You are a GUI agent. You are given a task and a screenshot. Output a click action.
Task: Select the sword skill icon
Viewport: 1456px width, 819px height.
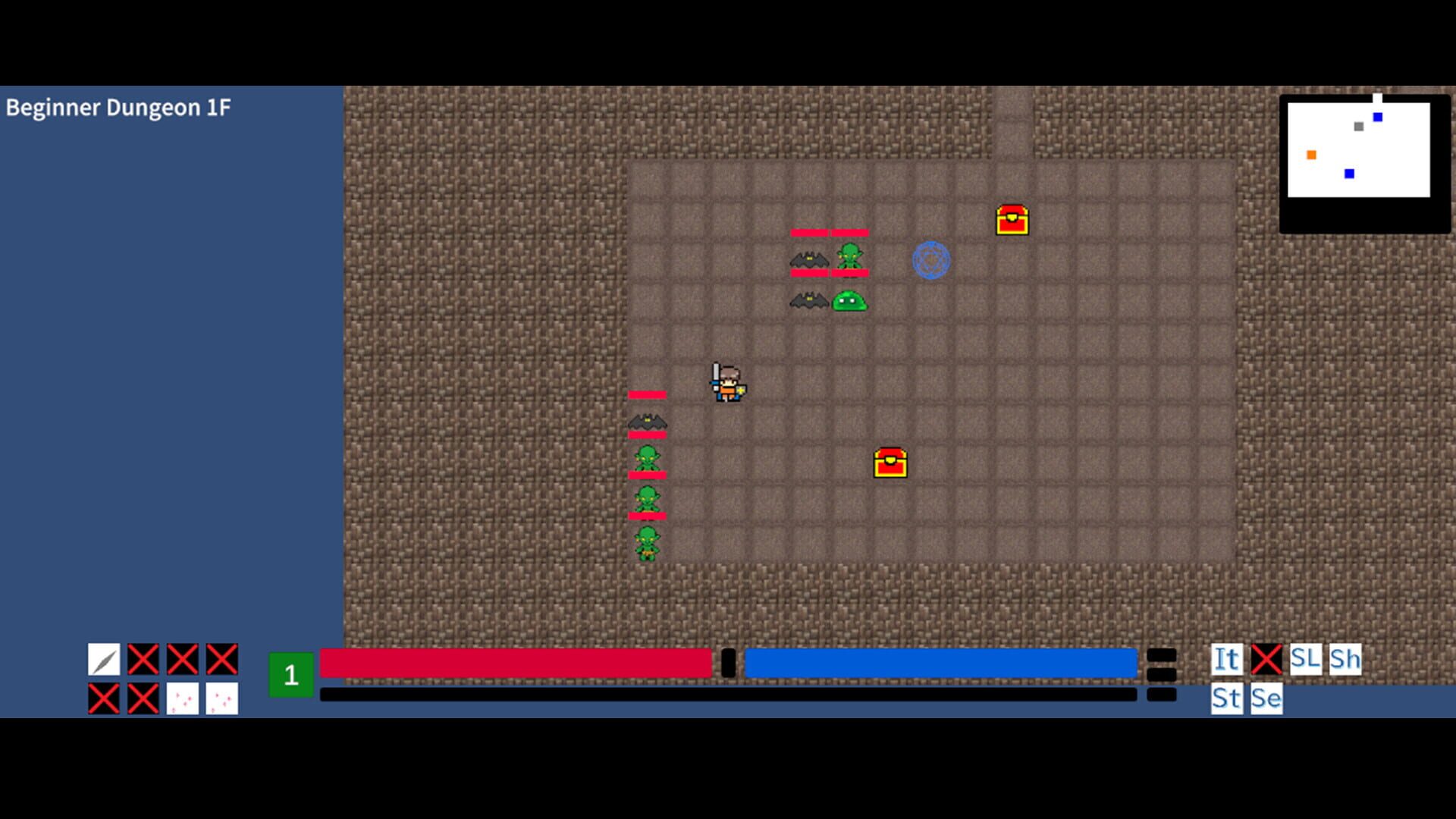click(x=102, y=660)
